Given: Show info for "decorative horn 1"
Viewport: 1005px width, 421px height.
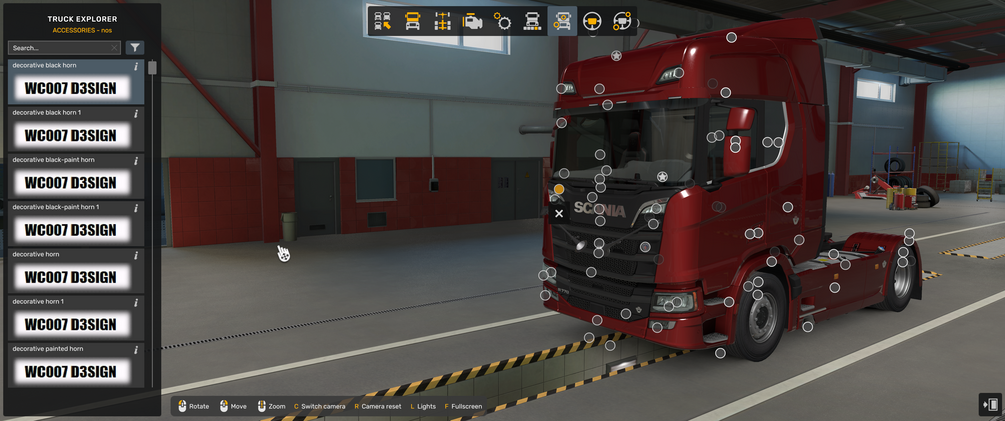Looking at the screenshot, I should click(x=136, y=301).
